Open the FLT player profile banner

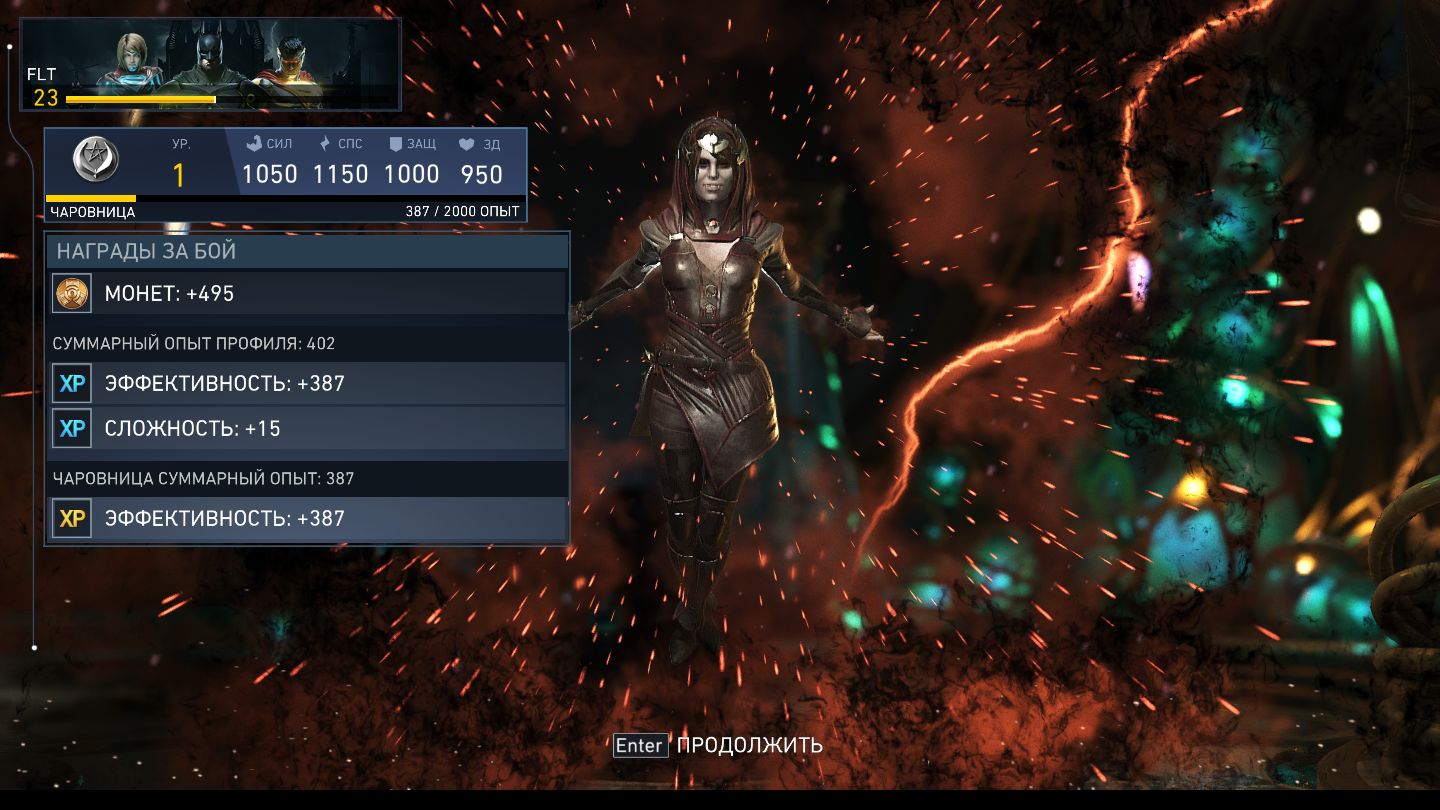pos(211,64)
